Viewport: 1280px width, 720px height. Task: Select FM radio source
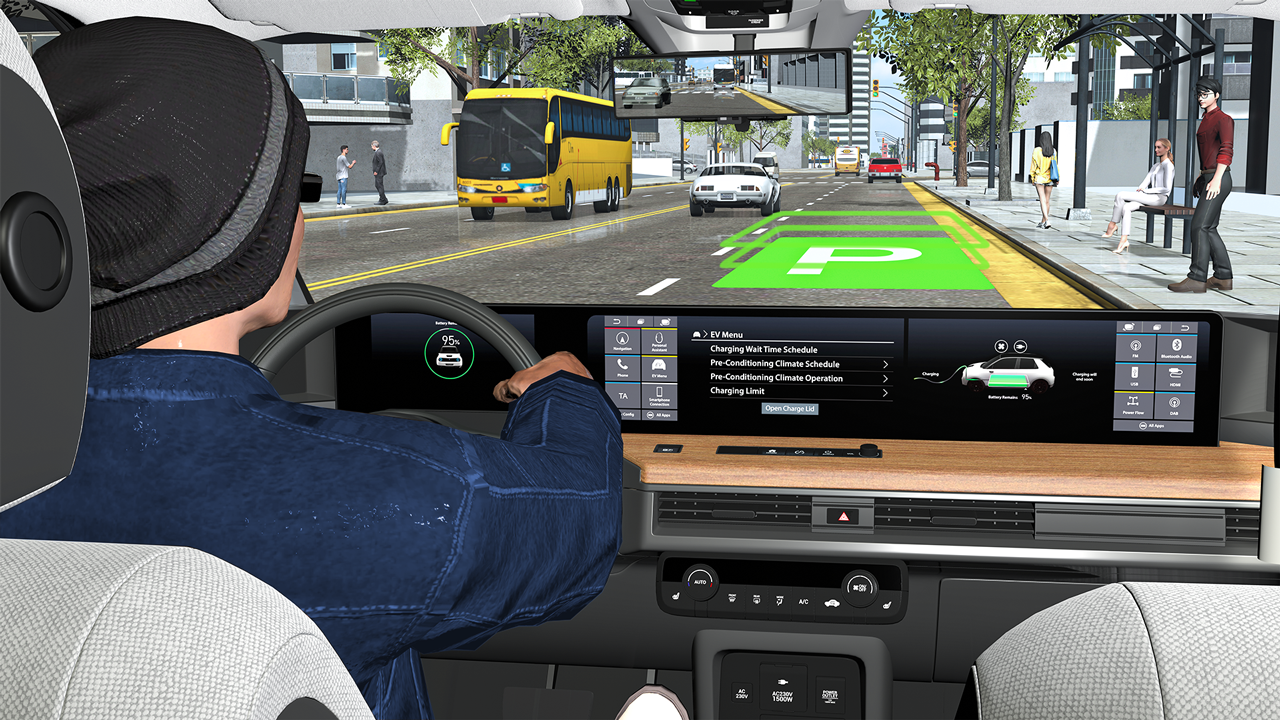pos(1136,347)
